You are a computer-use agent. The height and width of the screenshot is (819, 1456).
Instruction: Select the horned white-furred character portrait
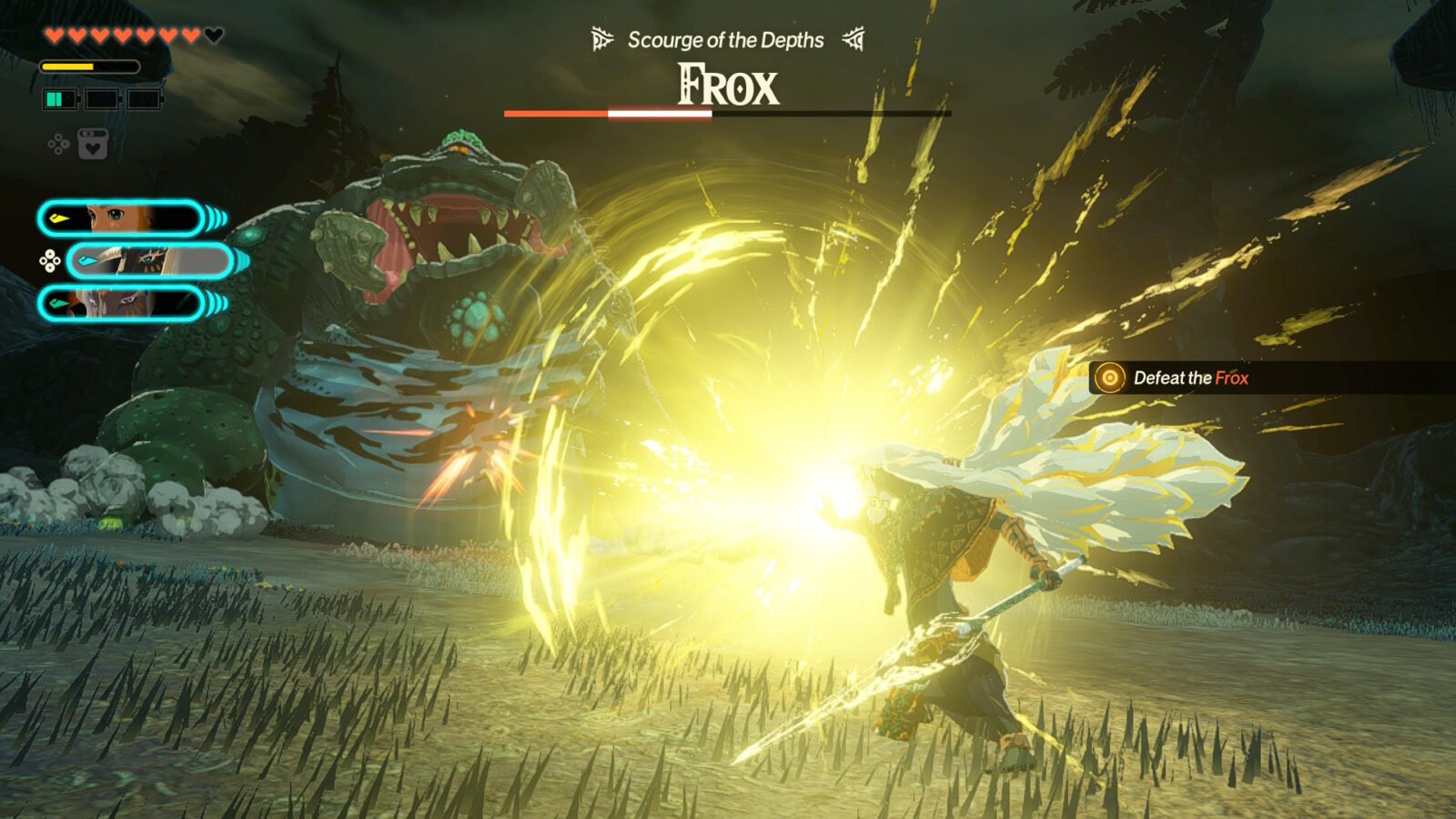[x=150, y=261]
